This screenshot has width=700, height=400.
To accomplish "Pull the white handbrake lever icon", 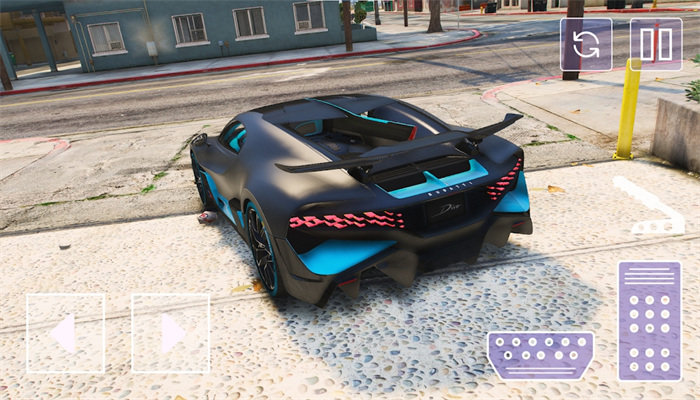I will coord(648,208).
